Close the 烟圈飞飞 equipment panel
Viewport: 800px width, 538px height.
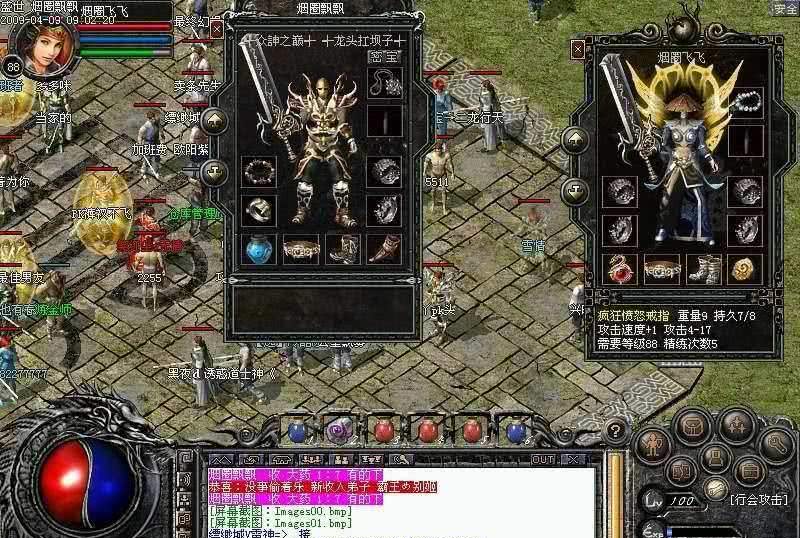(x=577, y=48)
